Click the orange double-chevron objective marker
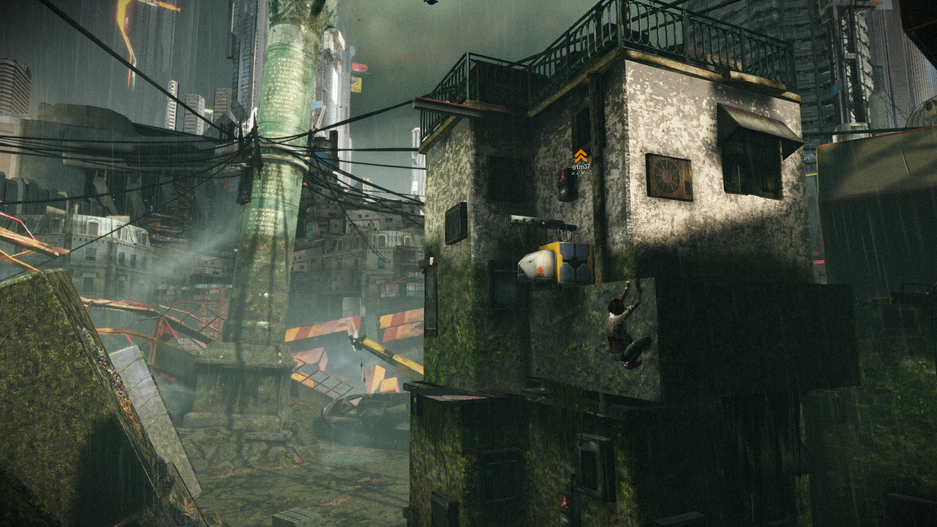 580,155
